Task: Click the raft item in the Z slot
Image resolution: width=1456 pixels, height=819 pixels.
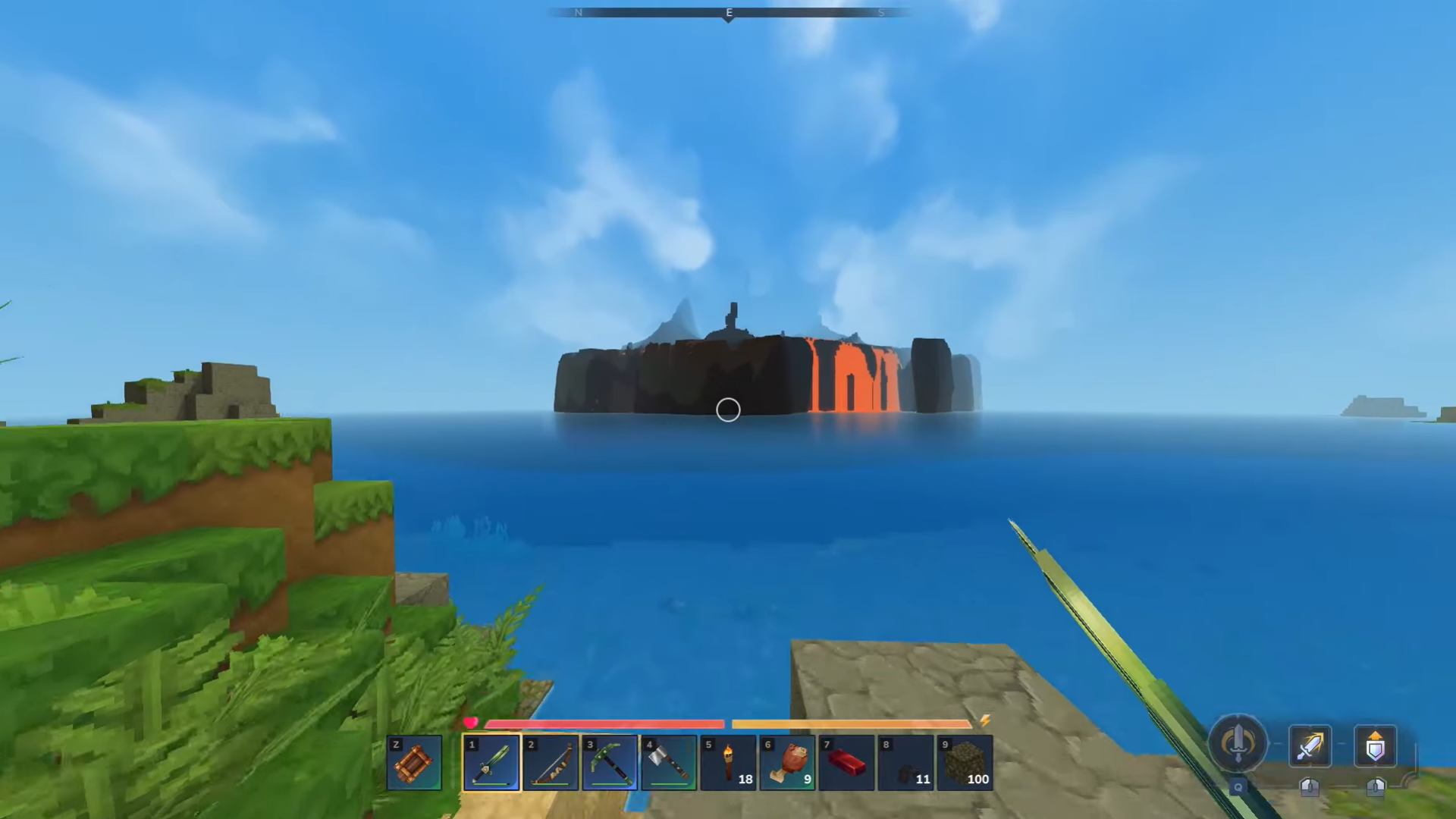Action: click(414, 762)
